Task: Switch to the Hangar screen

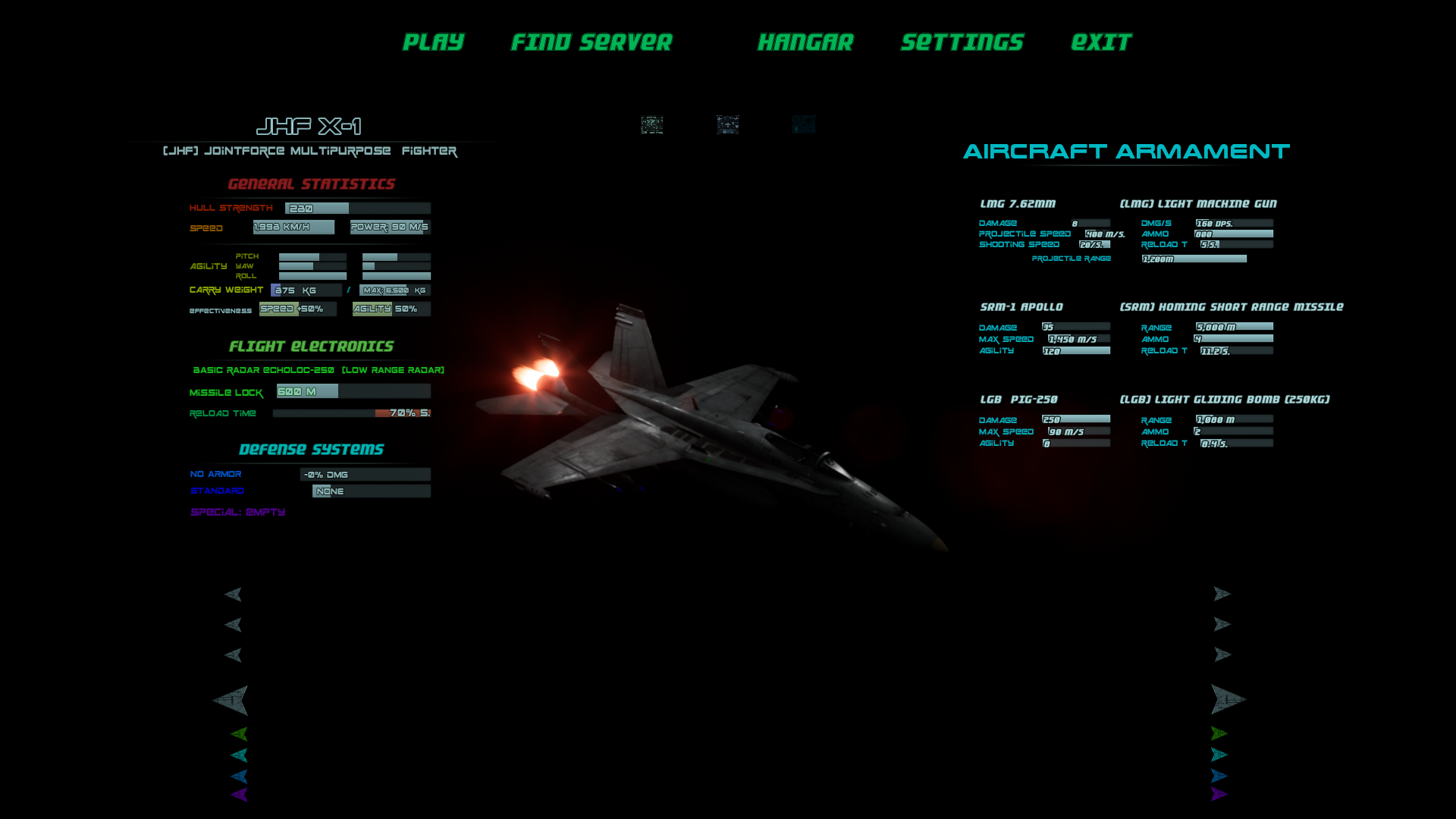Action: (805, 42)
